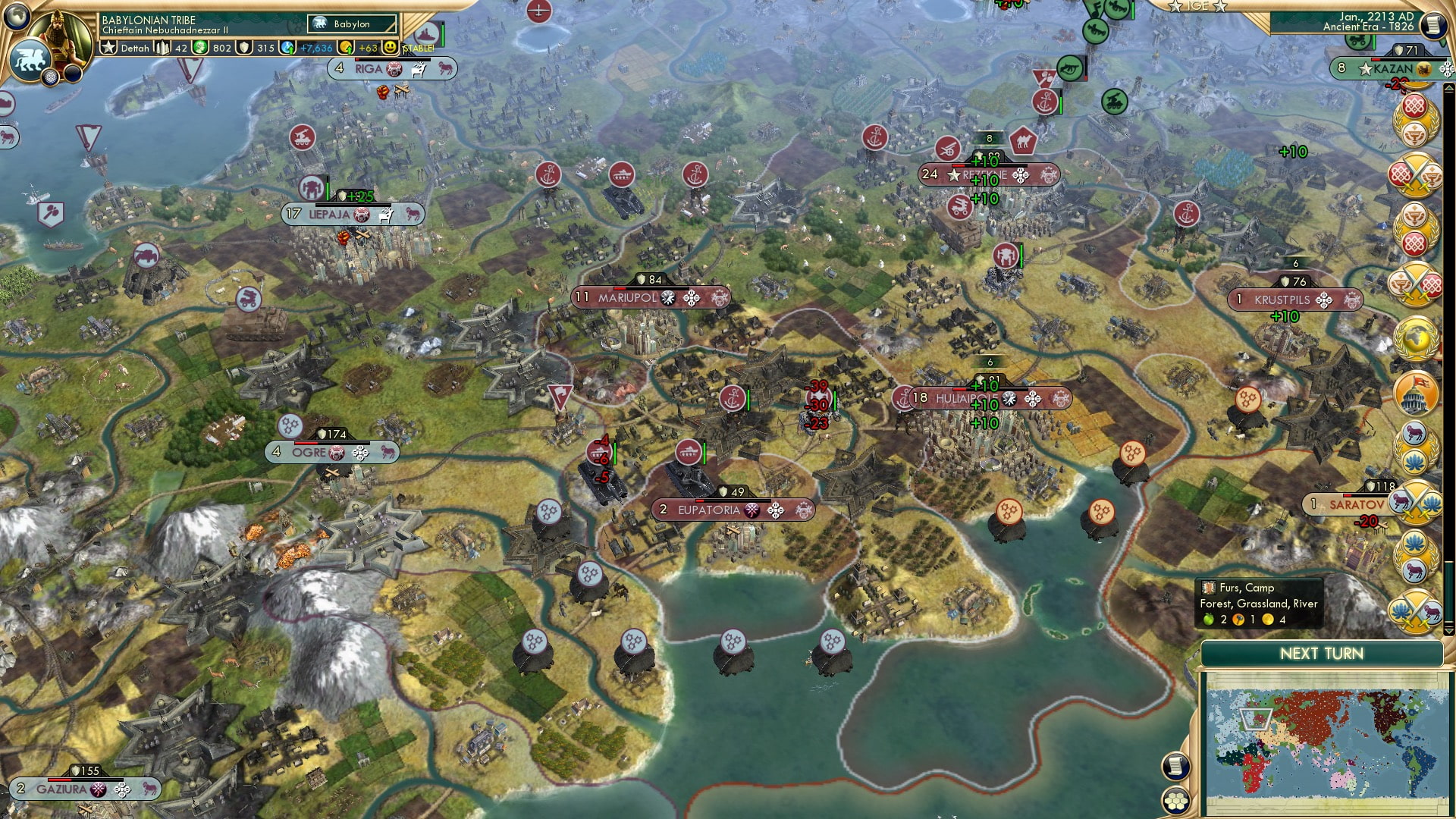
Task: Expand the notification chevron above the minimap
Action: (x=1449, y=631)
